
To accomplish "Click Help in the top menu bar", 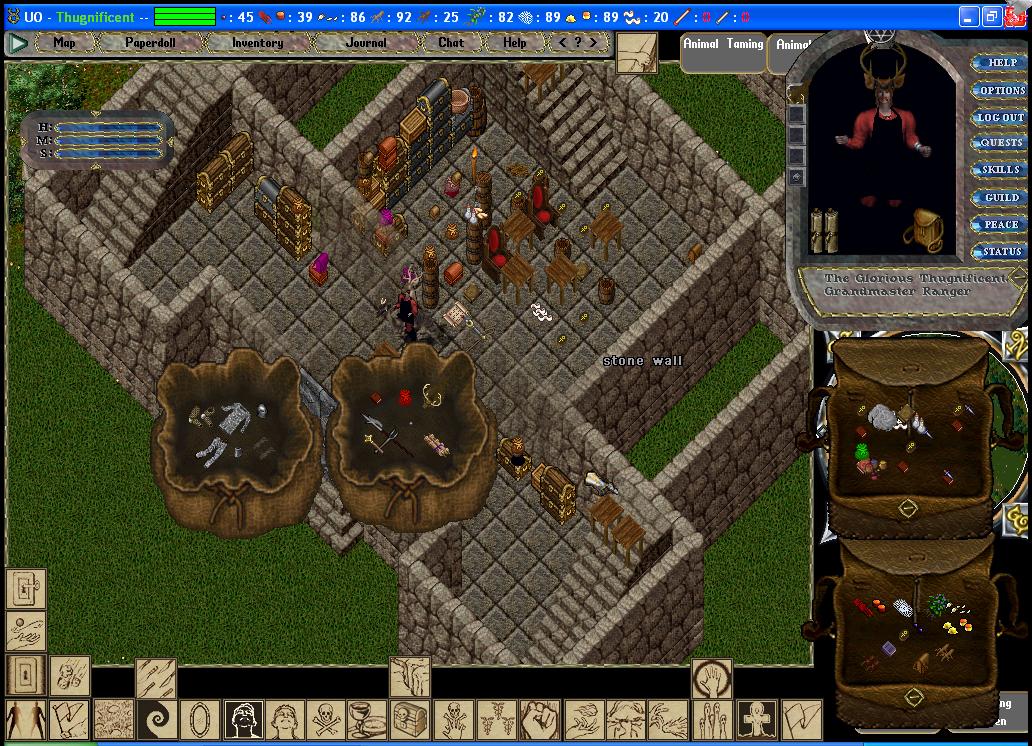I will point(514,43).
